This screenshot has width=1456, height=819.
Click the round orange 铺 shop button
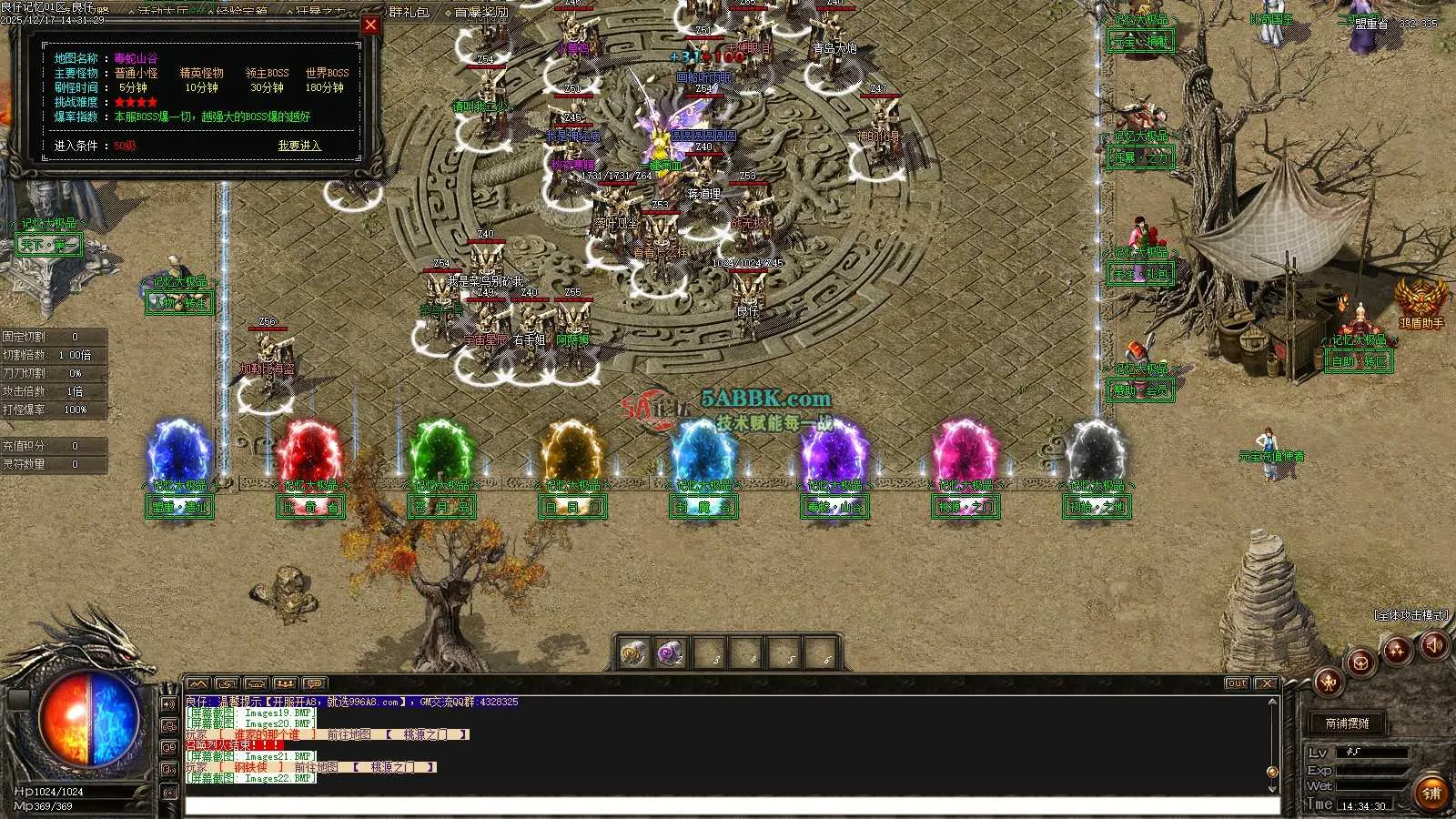(1431, 794)
